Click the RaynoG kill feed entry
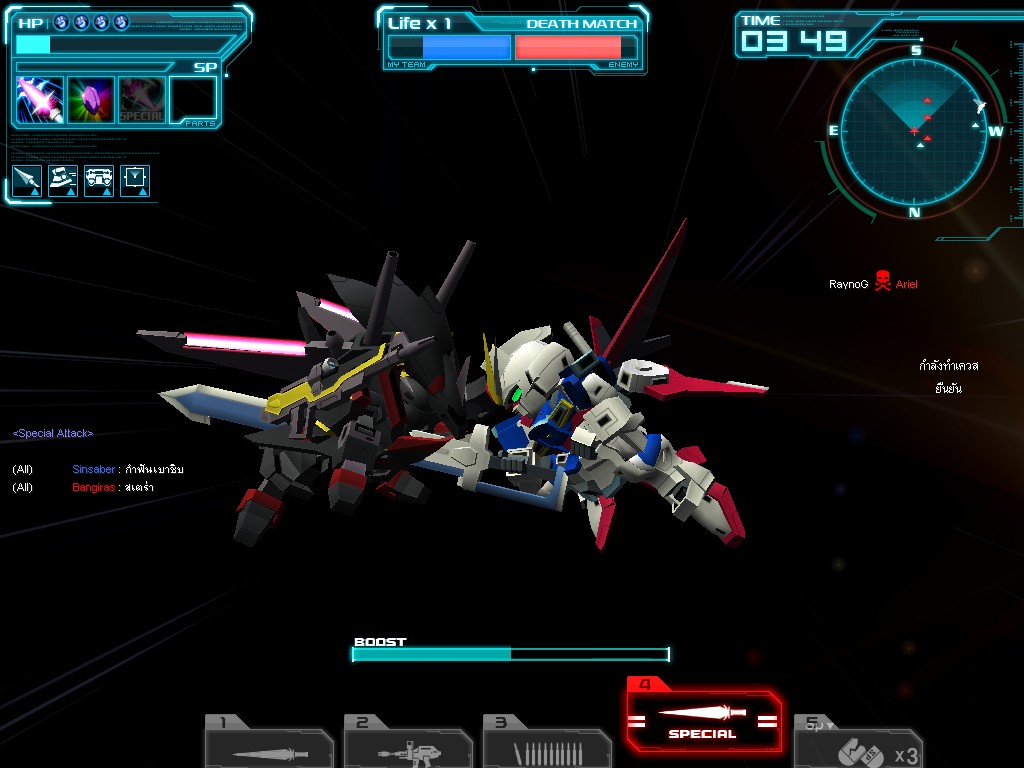The image size is (1024, 768). (873, 284)
